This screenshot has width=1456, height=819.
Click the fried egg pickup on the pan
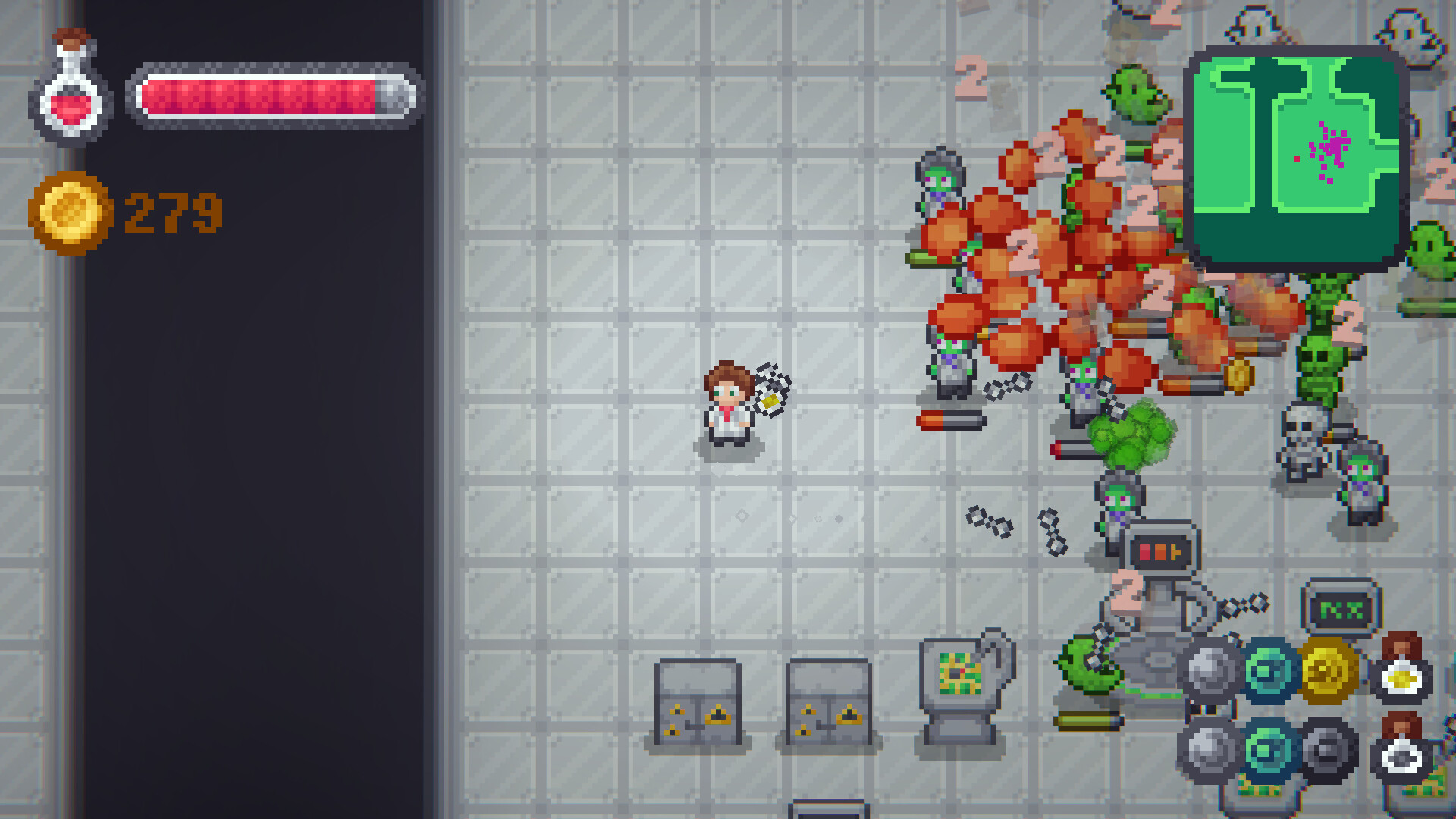coord(1400,677)
